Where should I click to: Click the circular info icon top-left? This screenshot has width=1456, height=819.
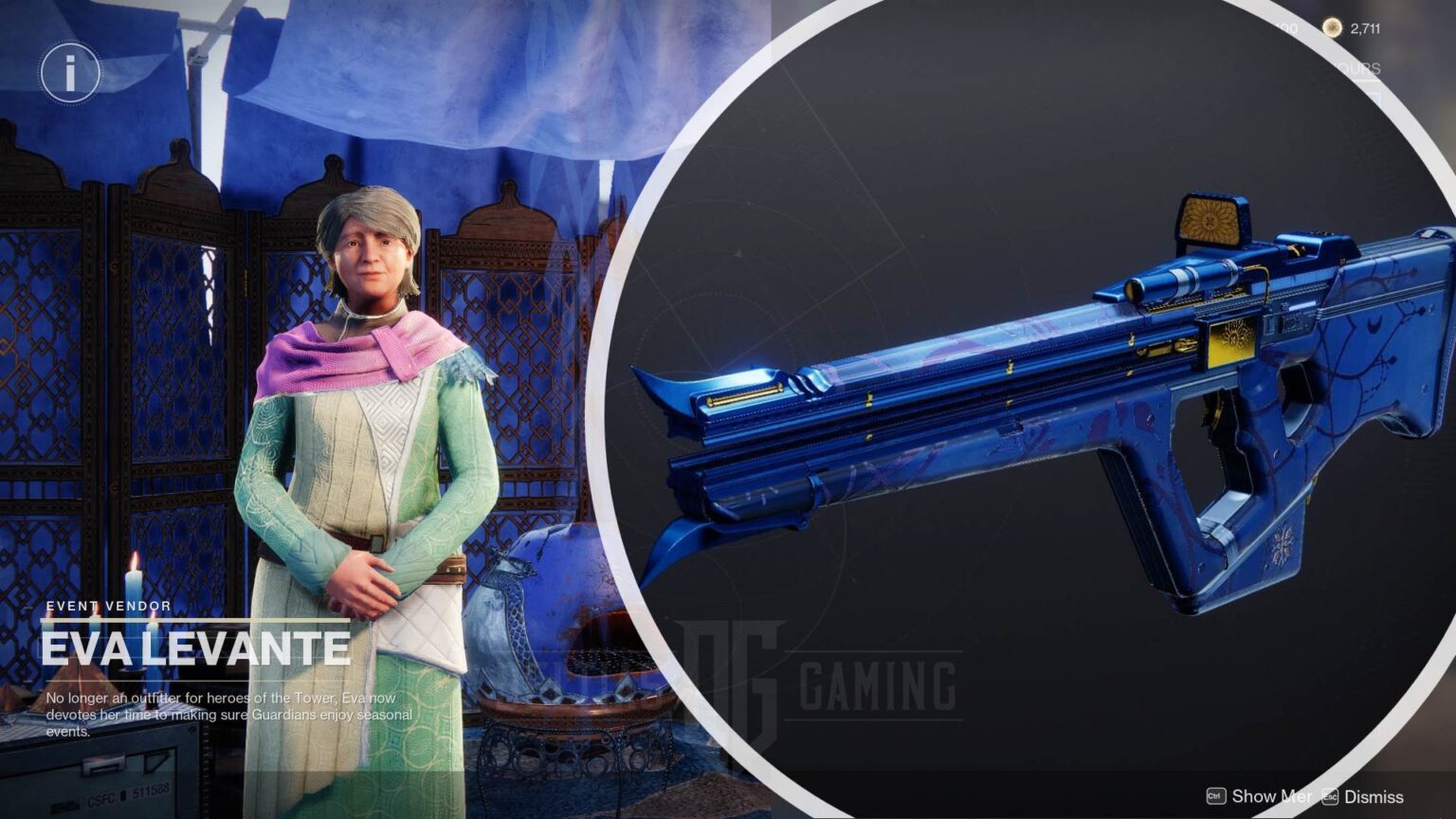68,72
